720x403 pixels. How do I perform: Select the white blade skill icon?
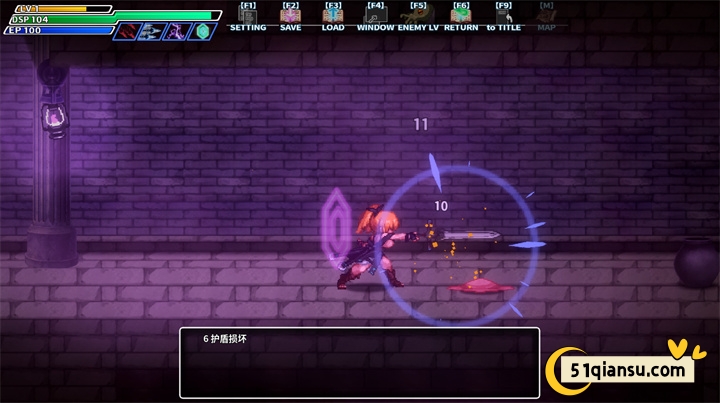151,31
